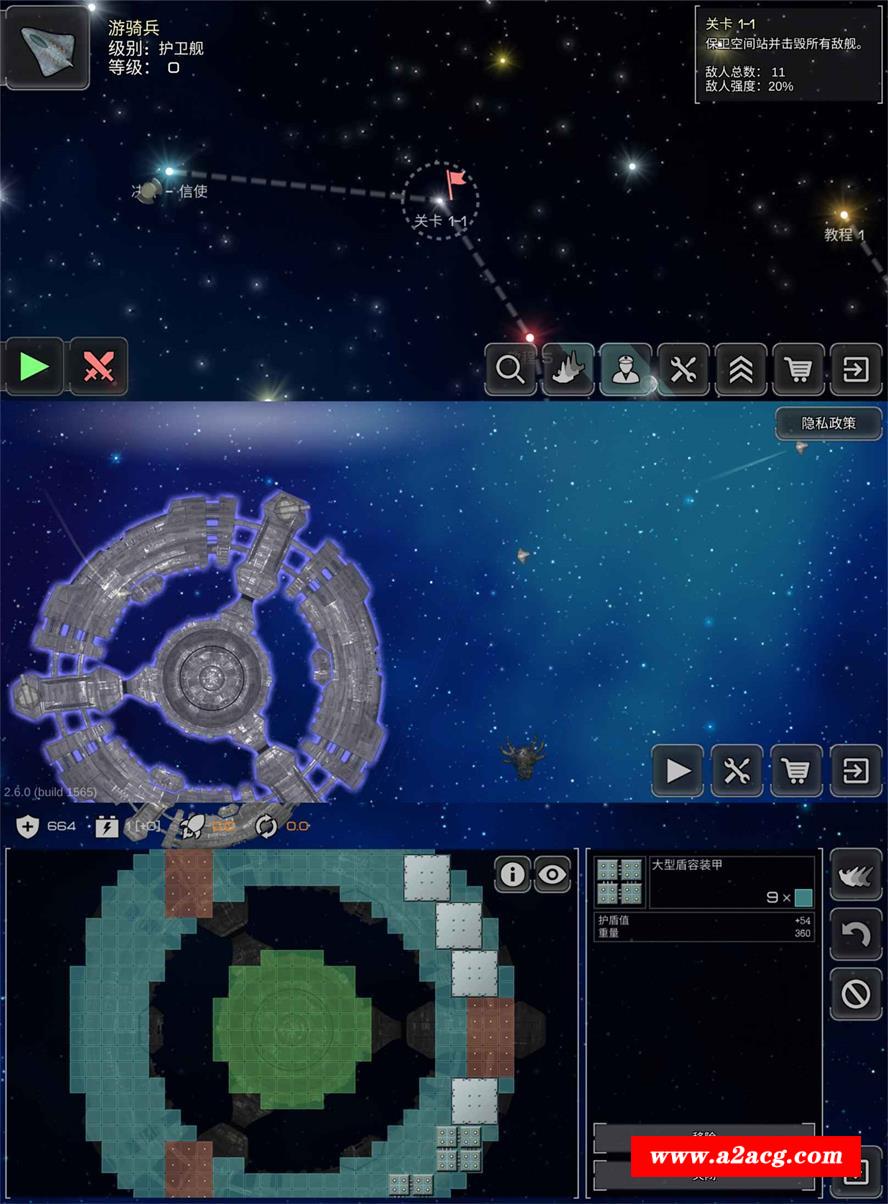Click the red crossed swords button

point(98,367)
